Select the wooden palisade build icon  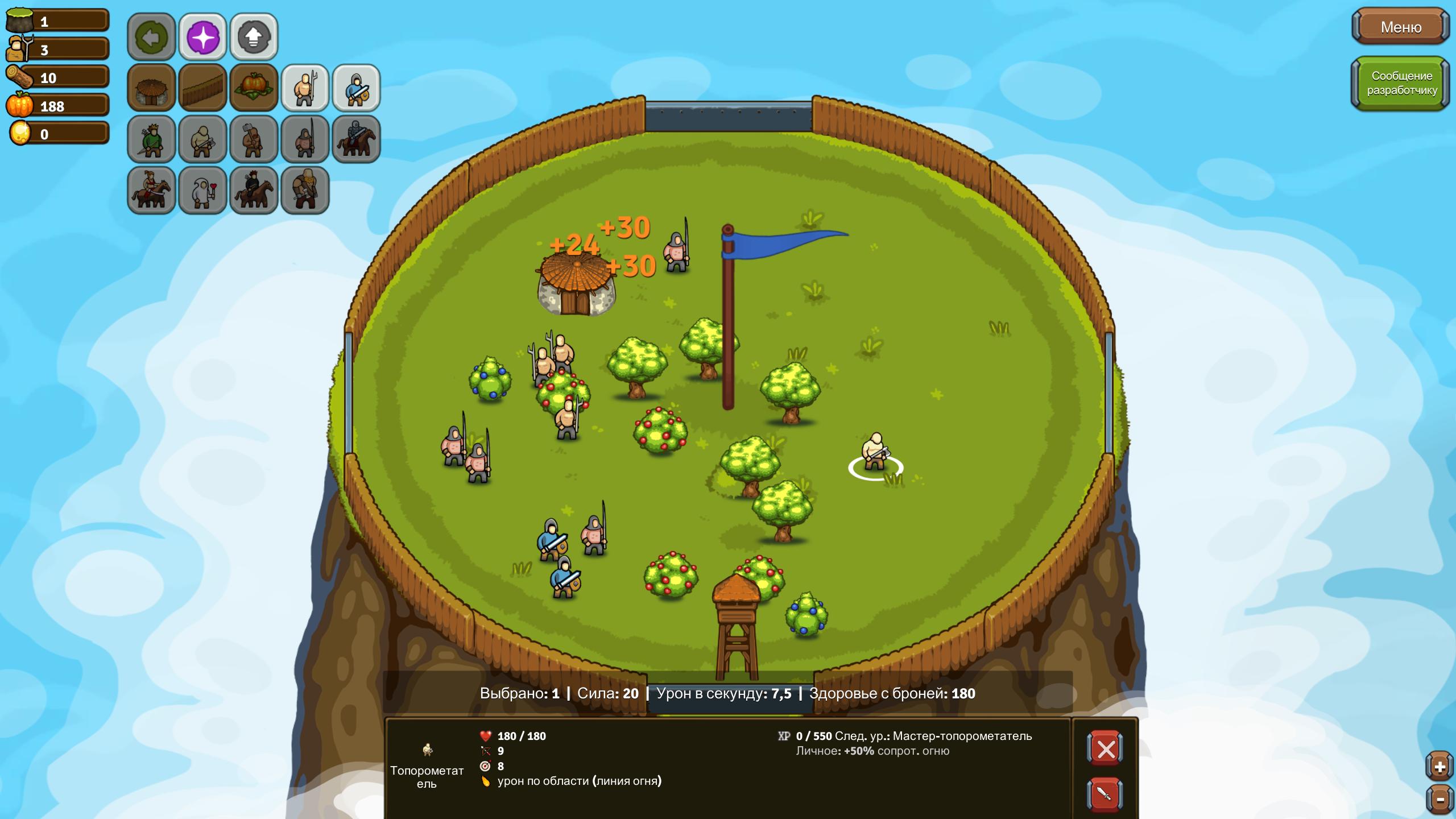click(x=202, y=88)
